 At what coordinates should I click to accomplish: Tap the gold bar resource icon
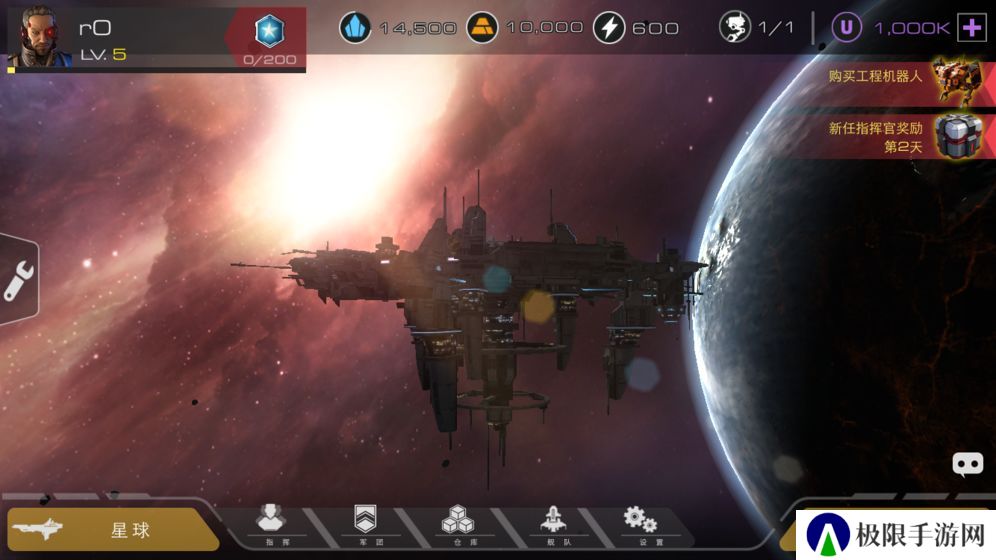pyautogui.click(x=483, y=27)
